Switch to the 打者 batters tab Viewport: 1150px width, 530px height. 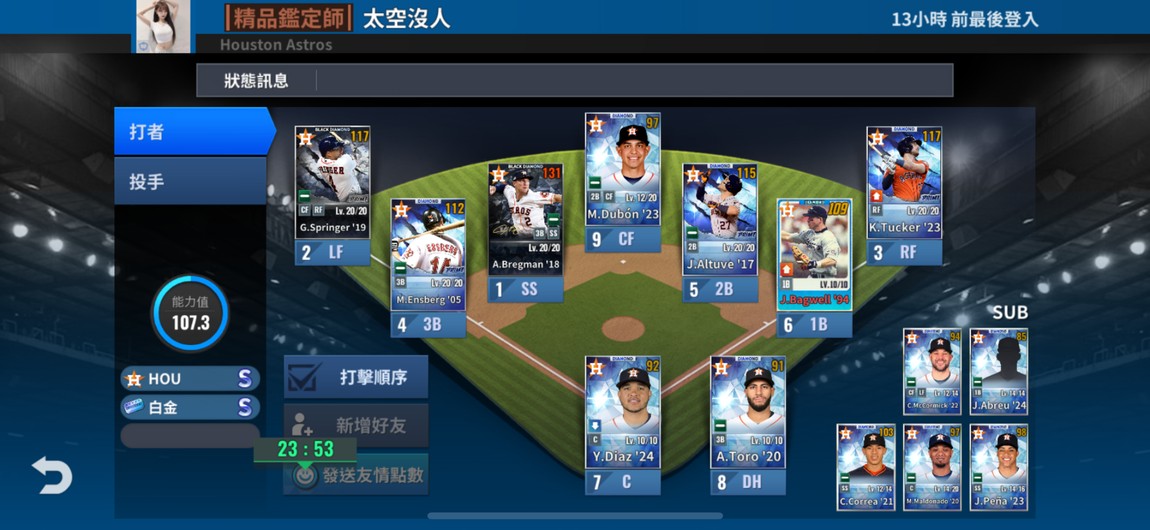pyautogui.click(x=192, y=132)
